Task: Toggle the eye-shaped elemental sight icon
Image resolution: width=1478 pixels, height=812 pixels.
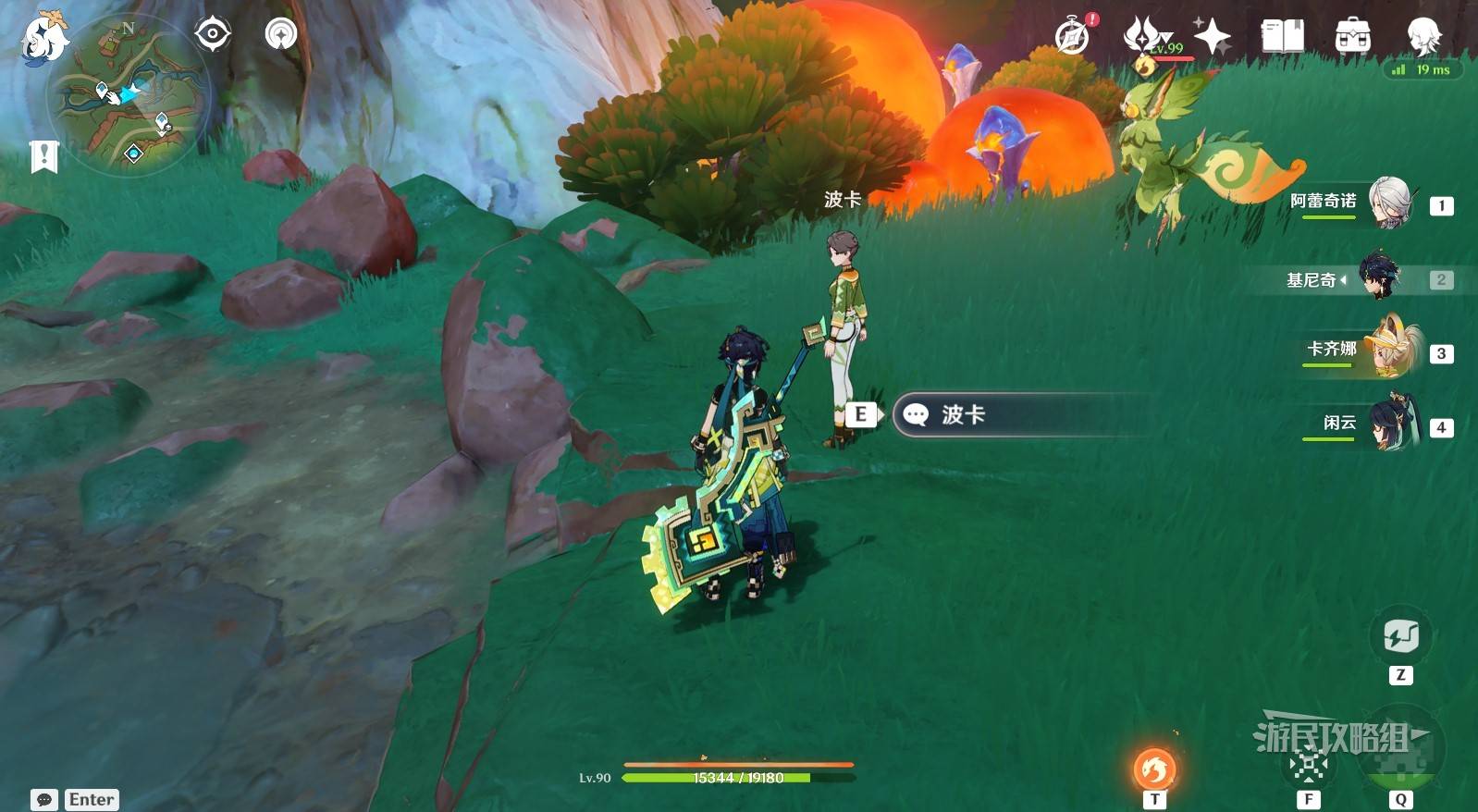Action: coord(213,35)
